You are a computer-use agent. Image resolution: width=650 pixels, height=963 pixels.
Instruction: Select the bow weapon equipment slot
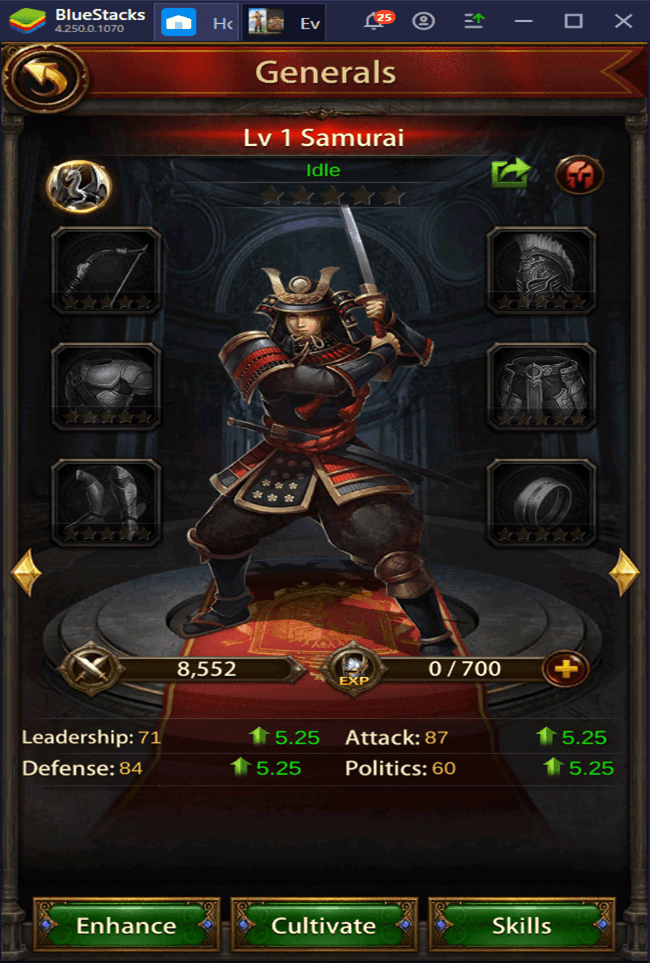(107, 270)
